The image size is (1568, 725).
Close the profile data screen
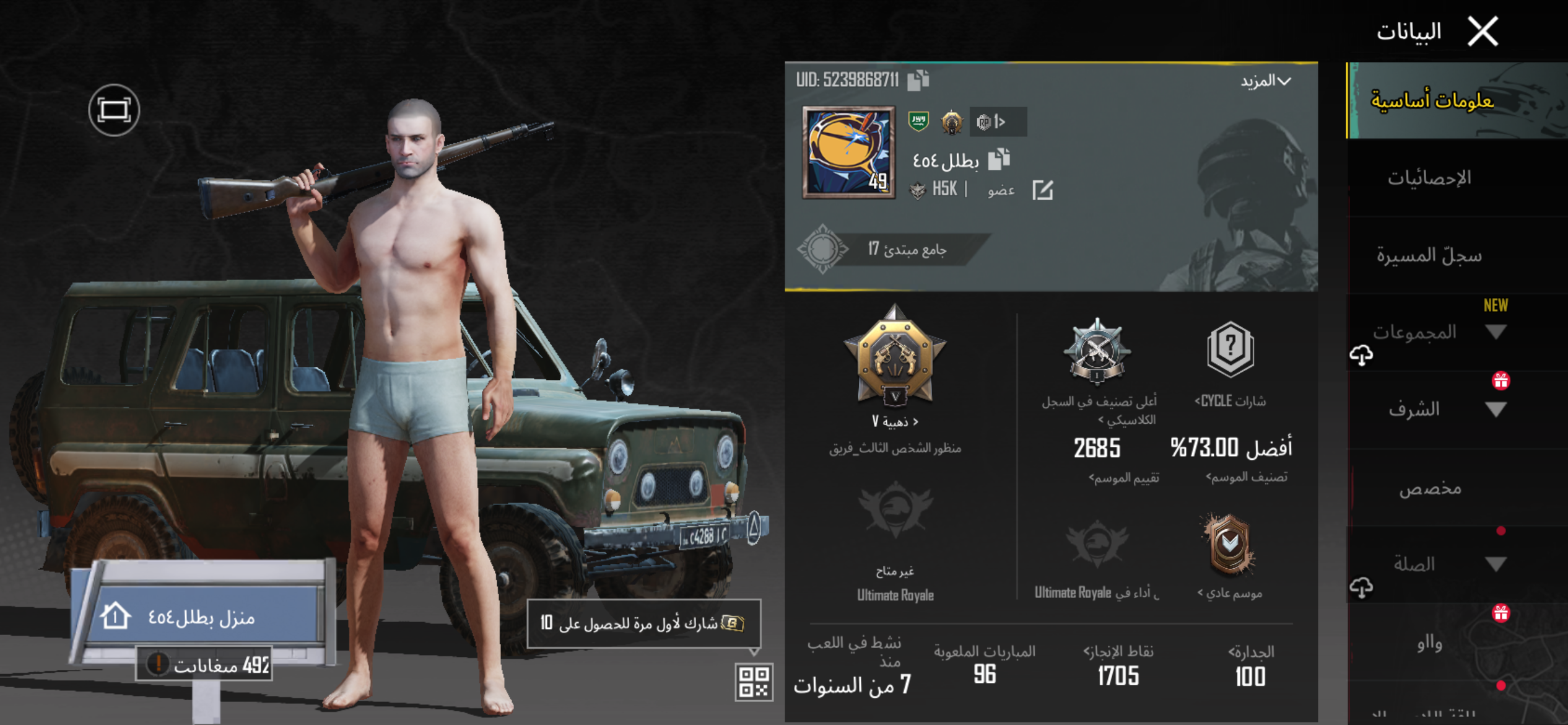coord(1483,31)
